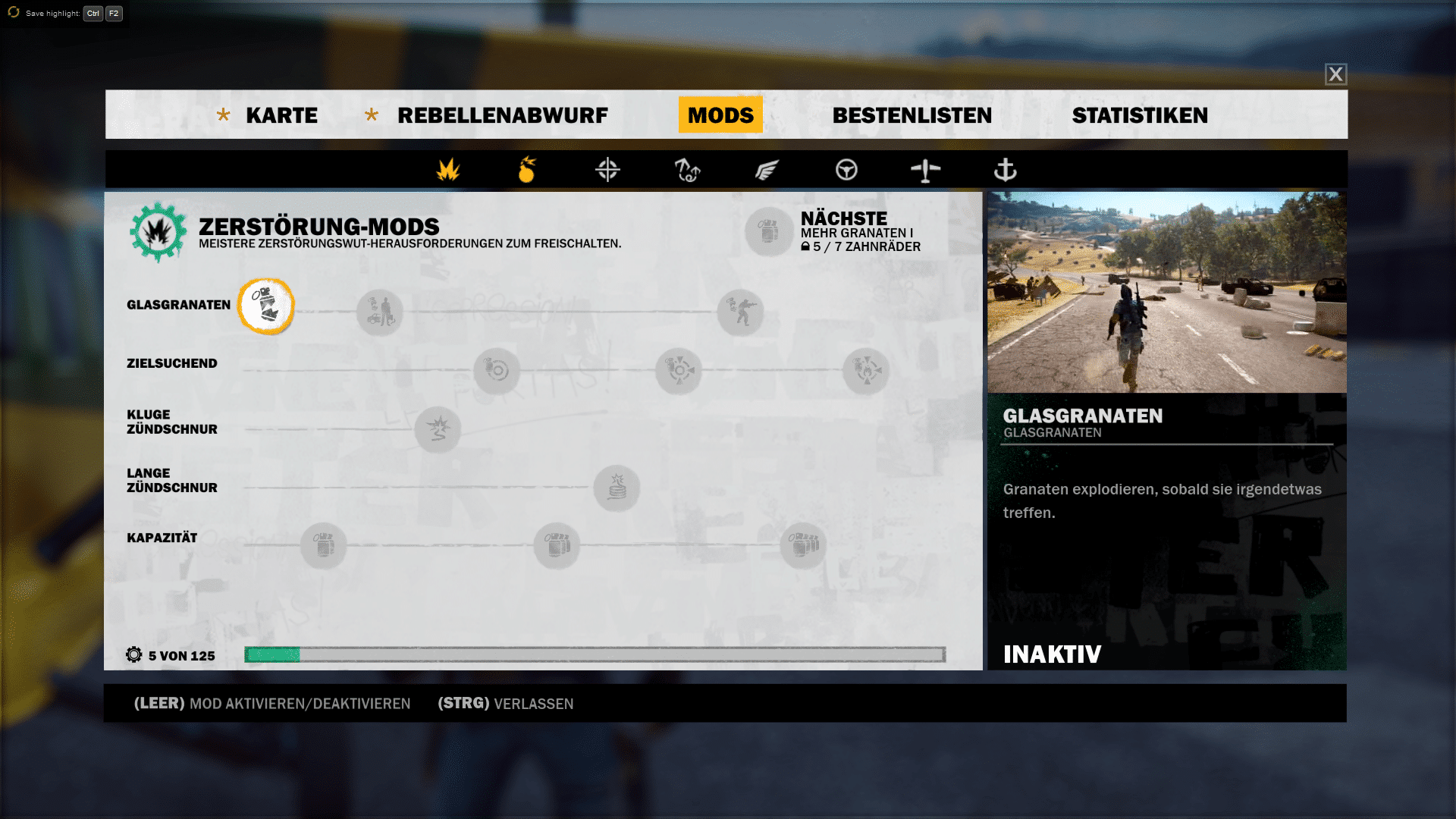1456x819 pixels.
Task: Activate the highlighted Glasgranaten mod
Action: (x=266, y=306)
